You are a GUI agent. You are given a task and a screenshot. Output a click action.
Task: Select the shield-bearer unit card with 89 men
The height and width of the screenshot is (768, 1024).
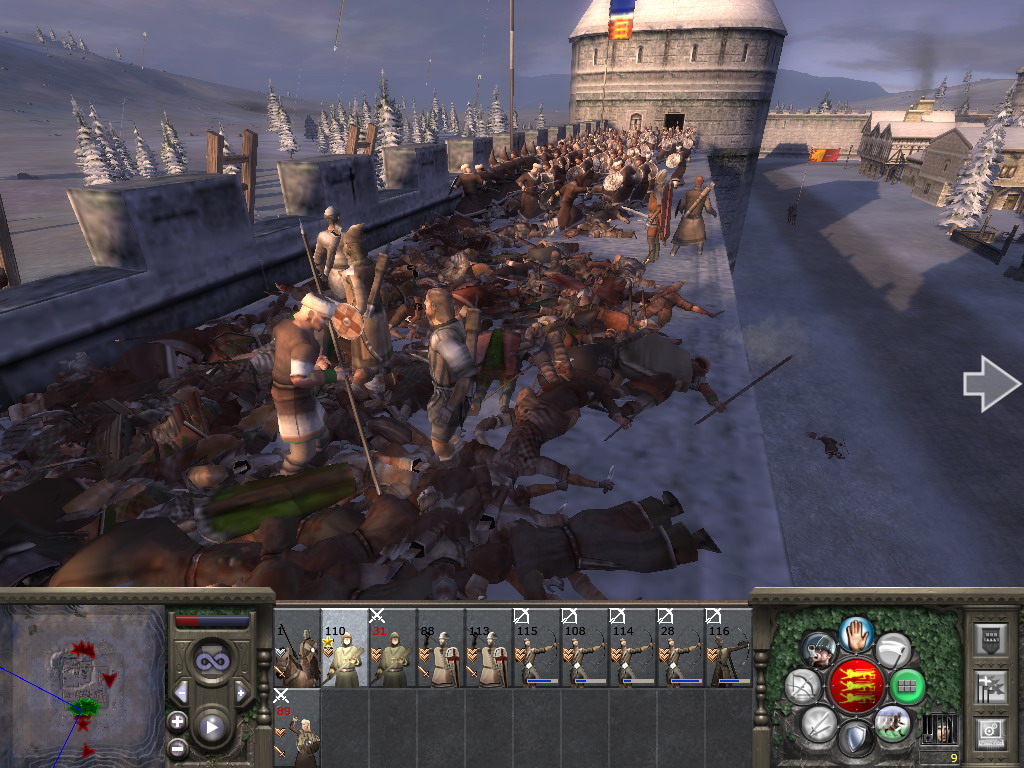pyautogui.click(x=297, y=730)
